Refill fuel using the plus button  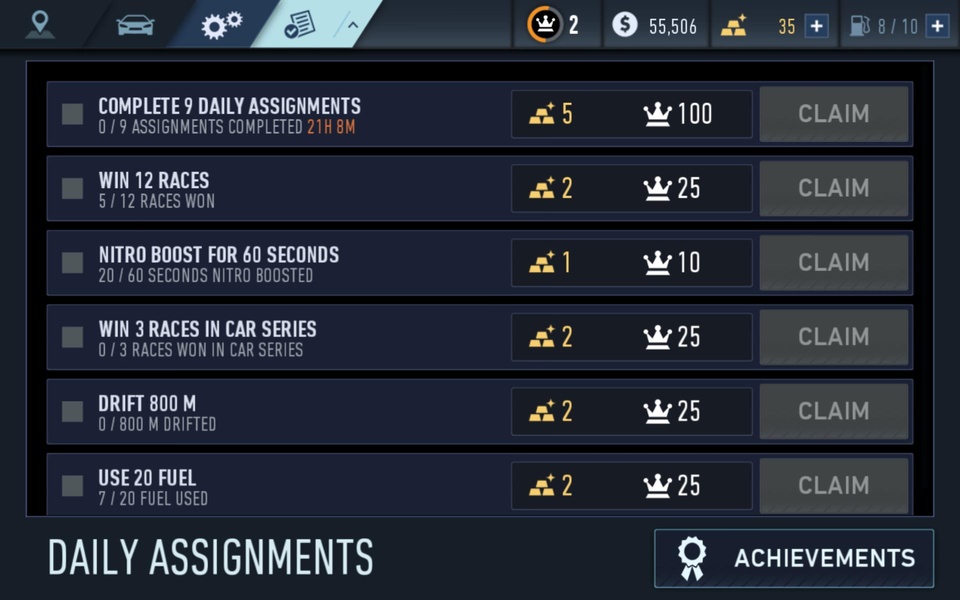[937, 26]
